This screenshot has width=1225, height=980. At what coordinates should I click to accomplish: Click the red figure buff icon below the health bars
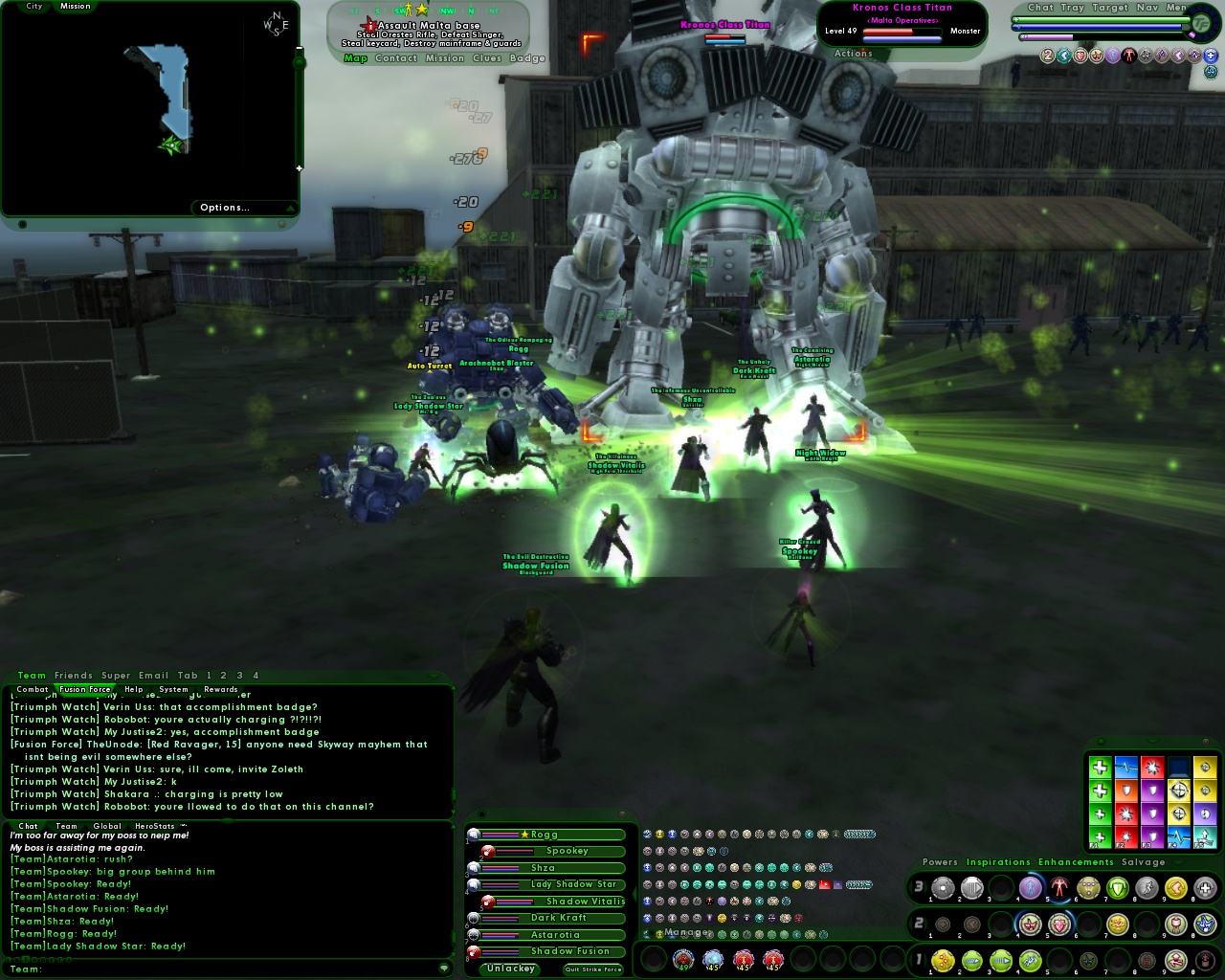[1129, 55]
